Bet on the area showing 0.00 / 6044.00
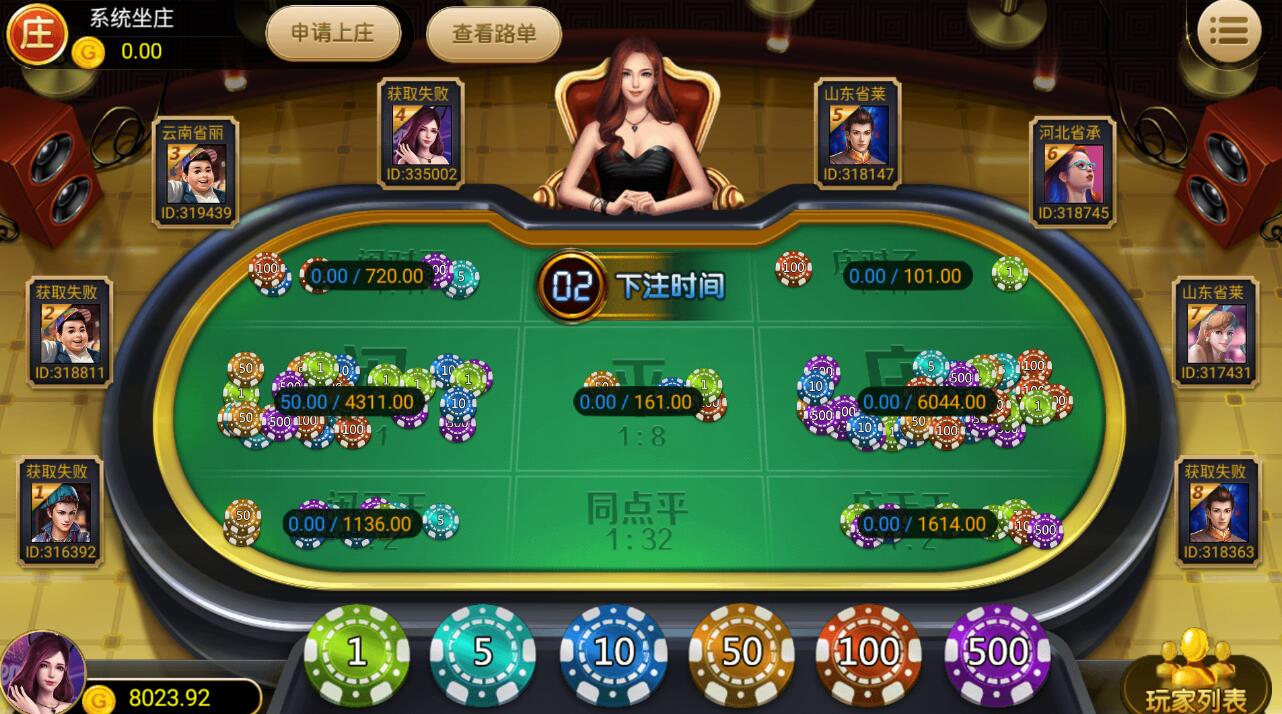This screenshot has width=1282, height=714. click(x=926, y=401)
